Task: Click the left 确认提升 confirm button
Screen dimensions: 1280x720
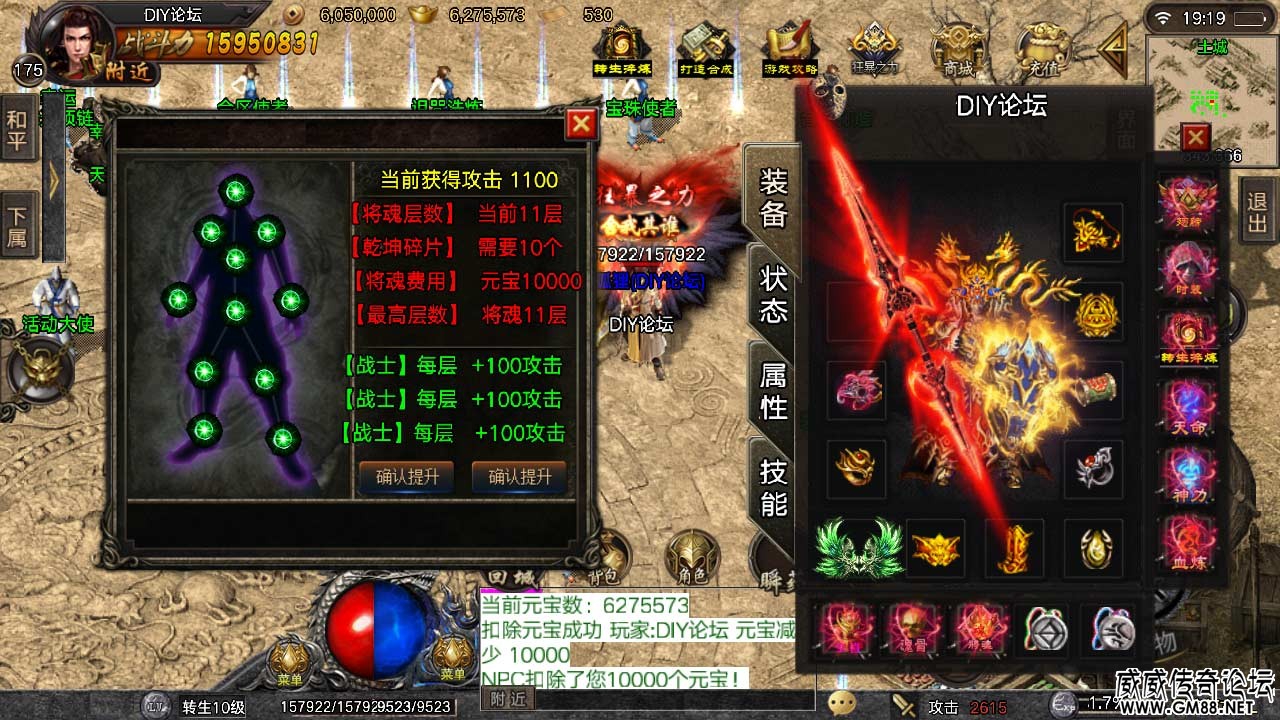Action: [x=406, y=477]
